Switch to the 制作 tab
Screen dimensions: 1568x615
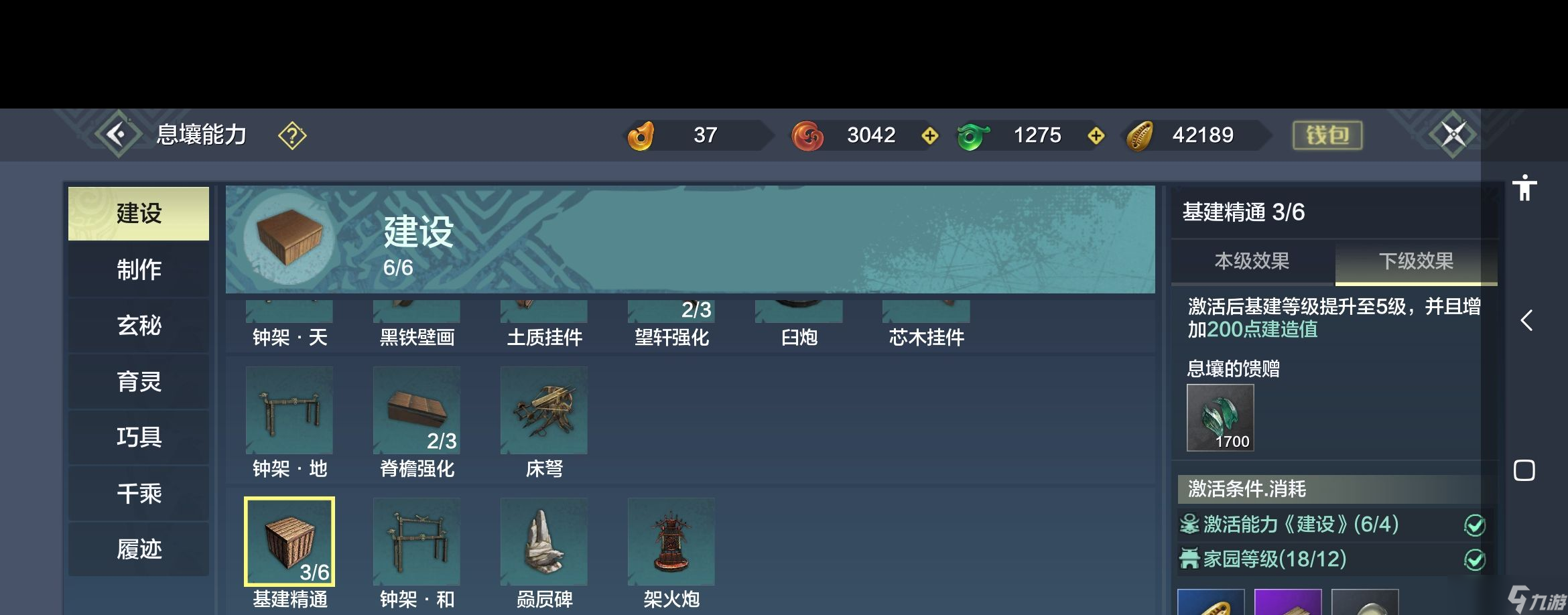tap(139, 270)
